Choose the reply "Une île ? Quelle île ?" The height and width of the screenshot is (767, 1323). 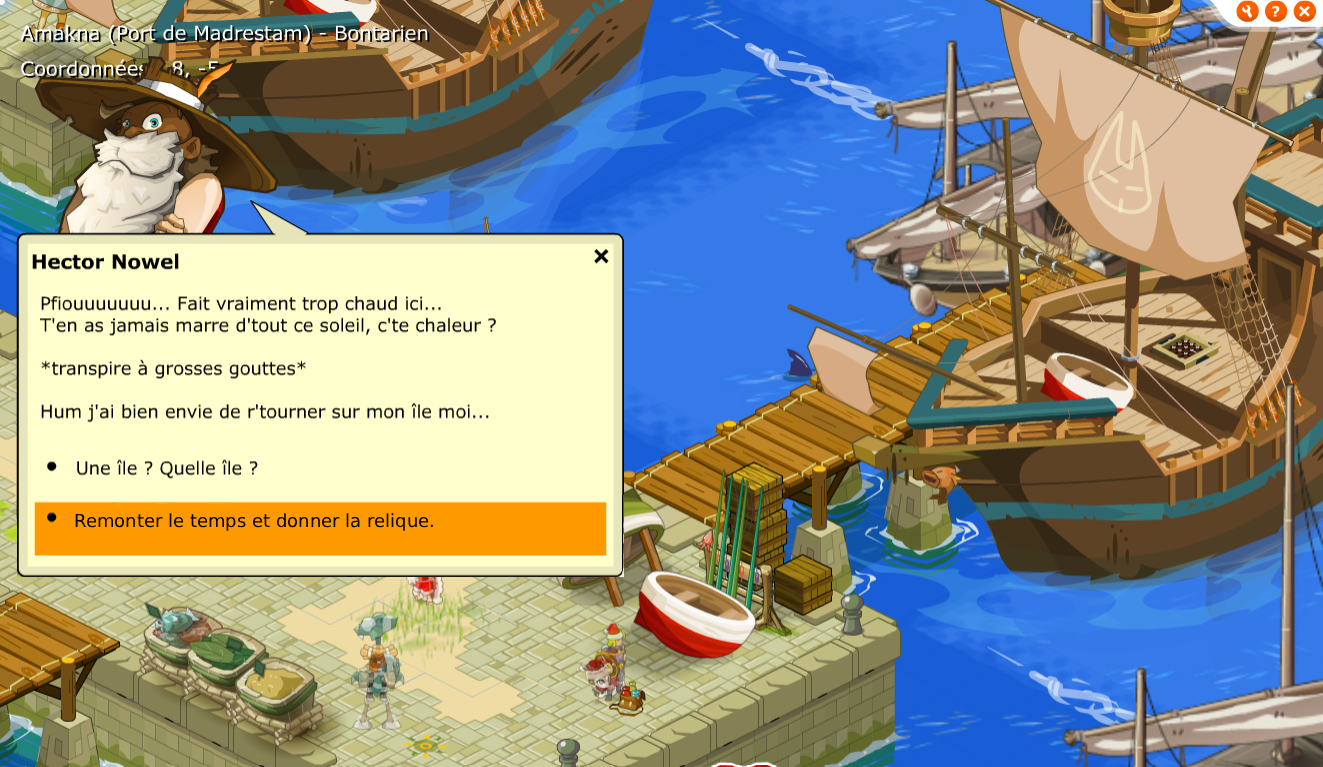[166, 468]
